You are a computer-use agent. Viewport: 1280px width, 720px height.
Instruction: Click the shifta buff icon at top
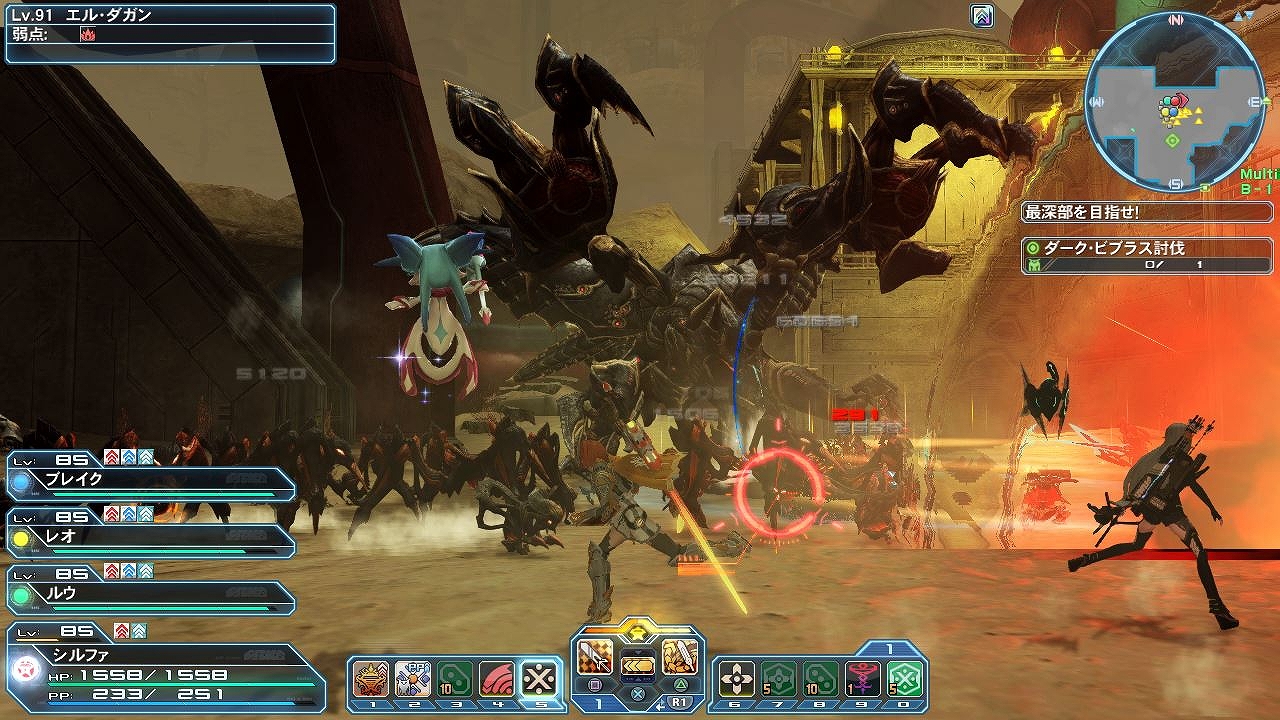coord(982,16)
